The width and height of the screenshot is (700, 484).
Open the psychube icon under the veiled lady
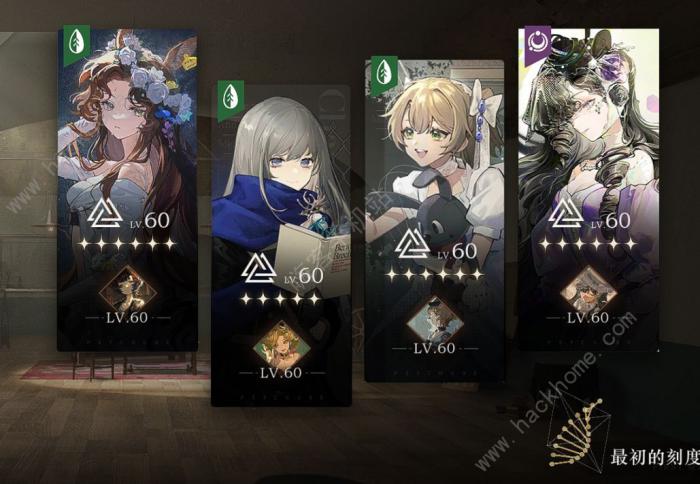pos(588,289)
